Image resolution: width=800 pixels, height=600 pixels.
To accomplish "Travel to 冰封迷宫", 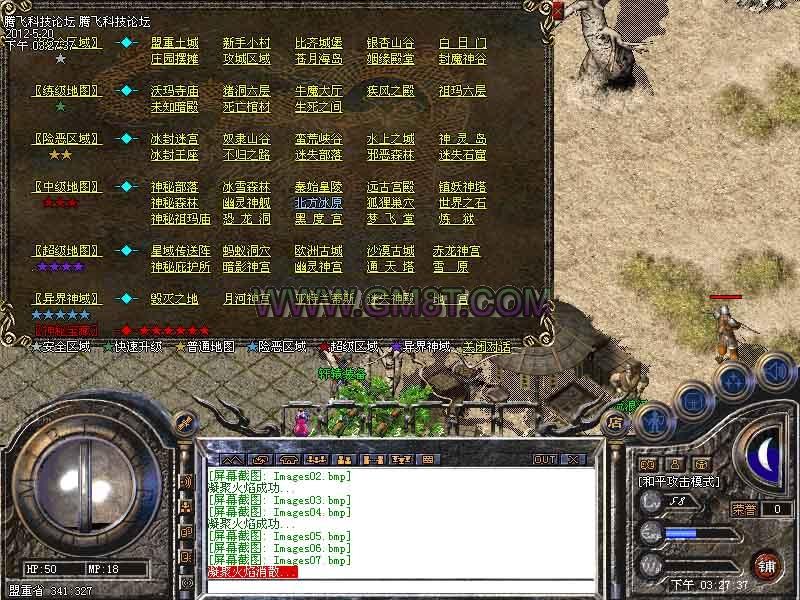I will 175,139.
